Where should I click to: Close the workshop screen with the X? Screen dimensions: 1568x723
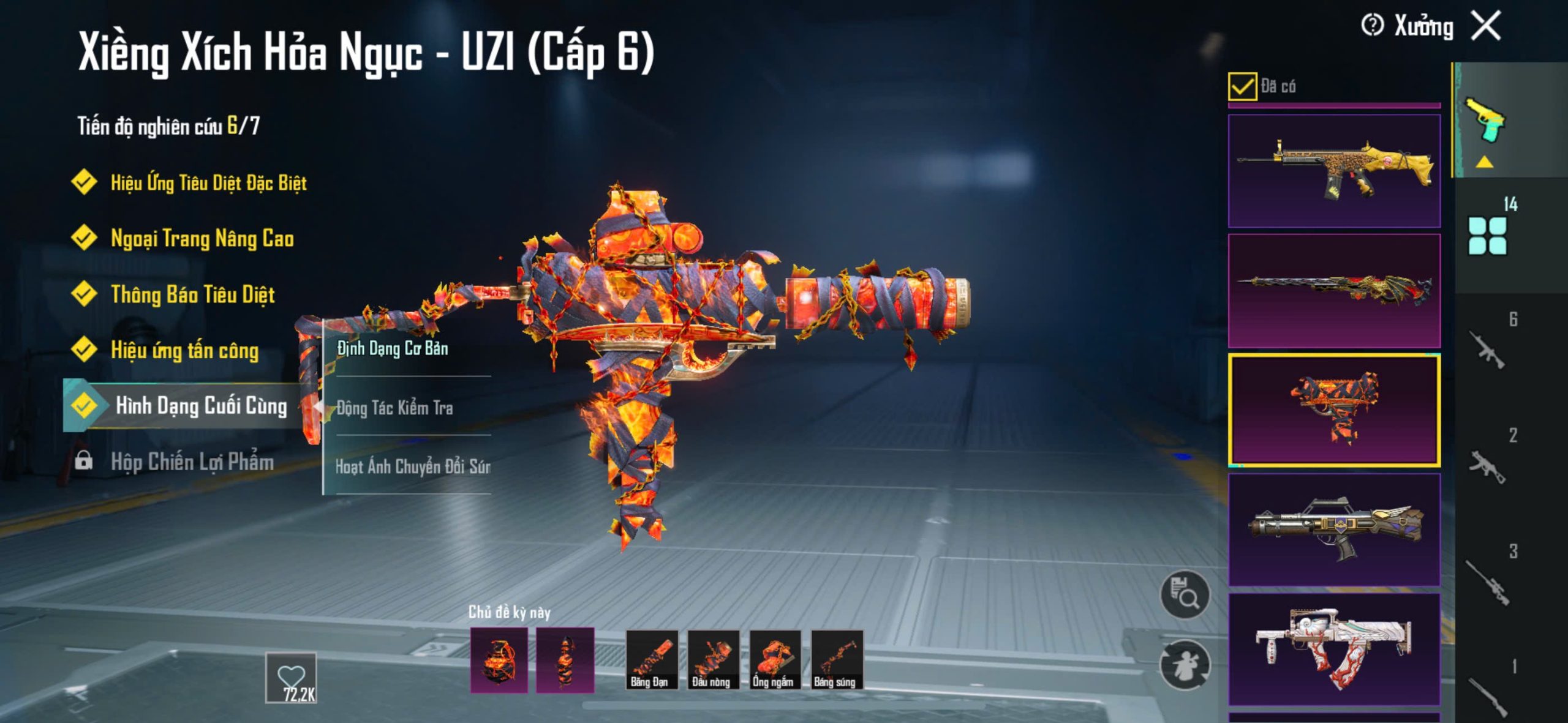(x=1487, y=26)
